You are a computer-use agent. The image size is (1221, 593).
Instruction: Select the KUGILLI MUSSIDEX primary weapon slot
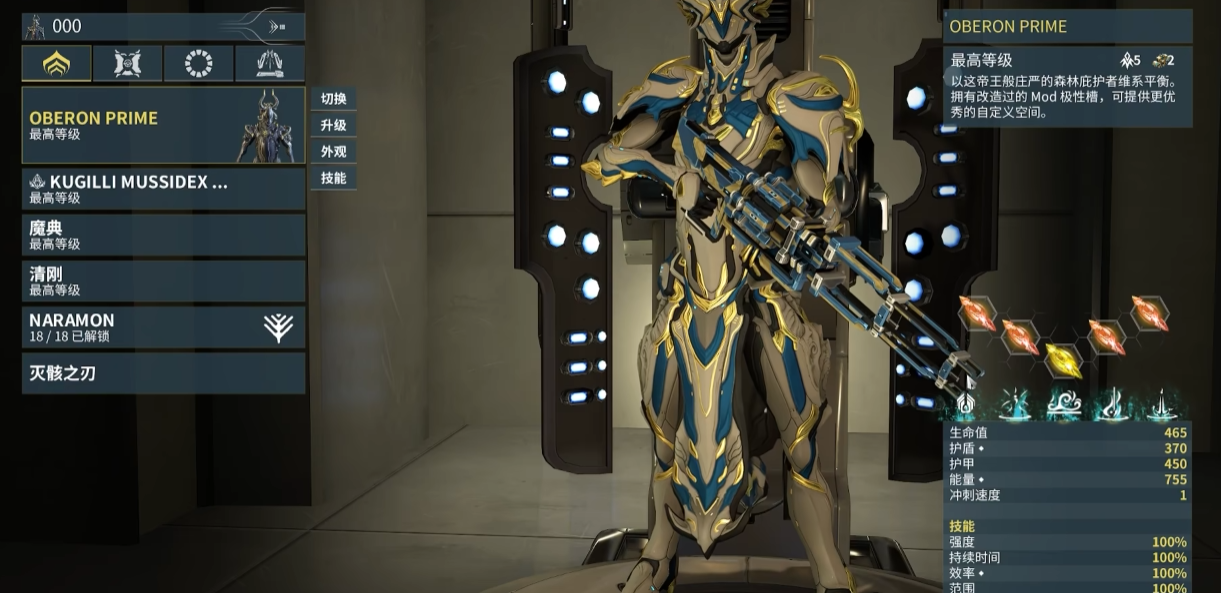163,189
